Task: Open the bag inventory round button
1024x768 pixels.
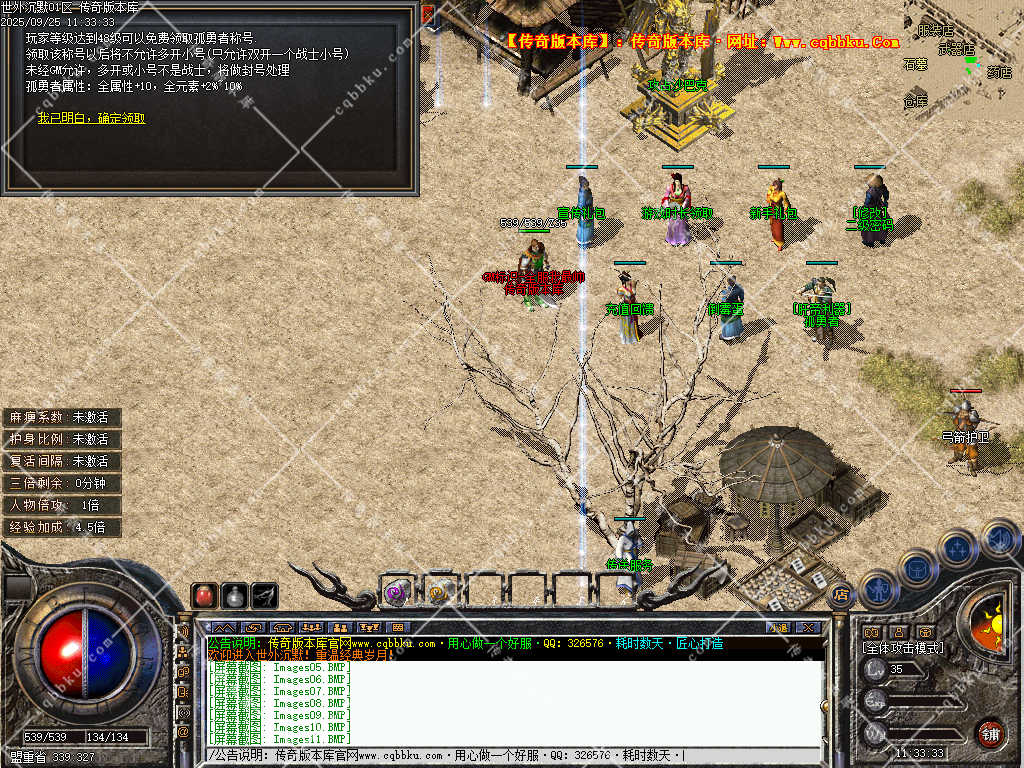Action: (917, 569)
